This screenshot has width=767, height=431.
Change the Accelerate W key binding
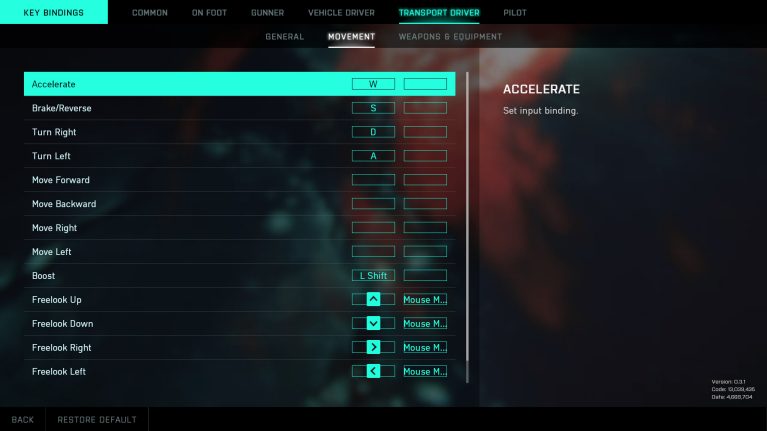coord(373,84)
